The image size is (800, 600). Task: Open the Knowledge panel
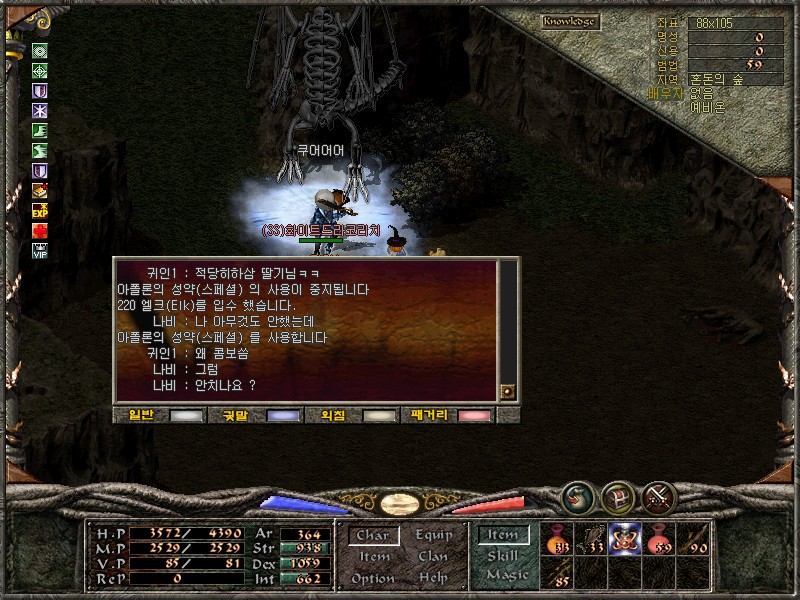pos(571,21)
